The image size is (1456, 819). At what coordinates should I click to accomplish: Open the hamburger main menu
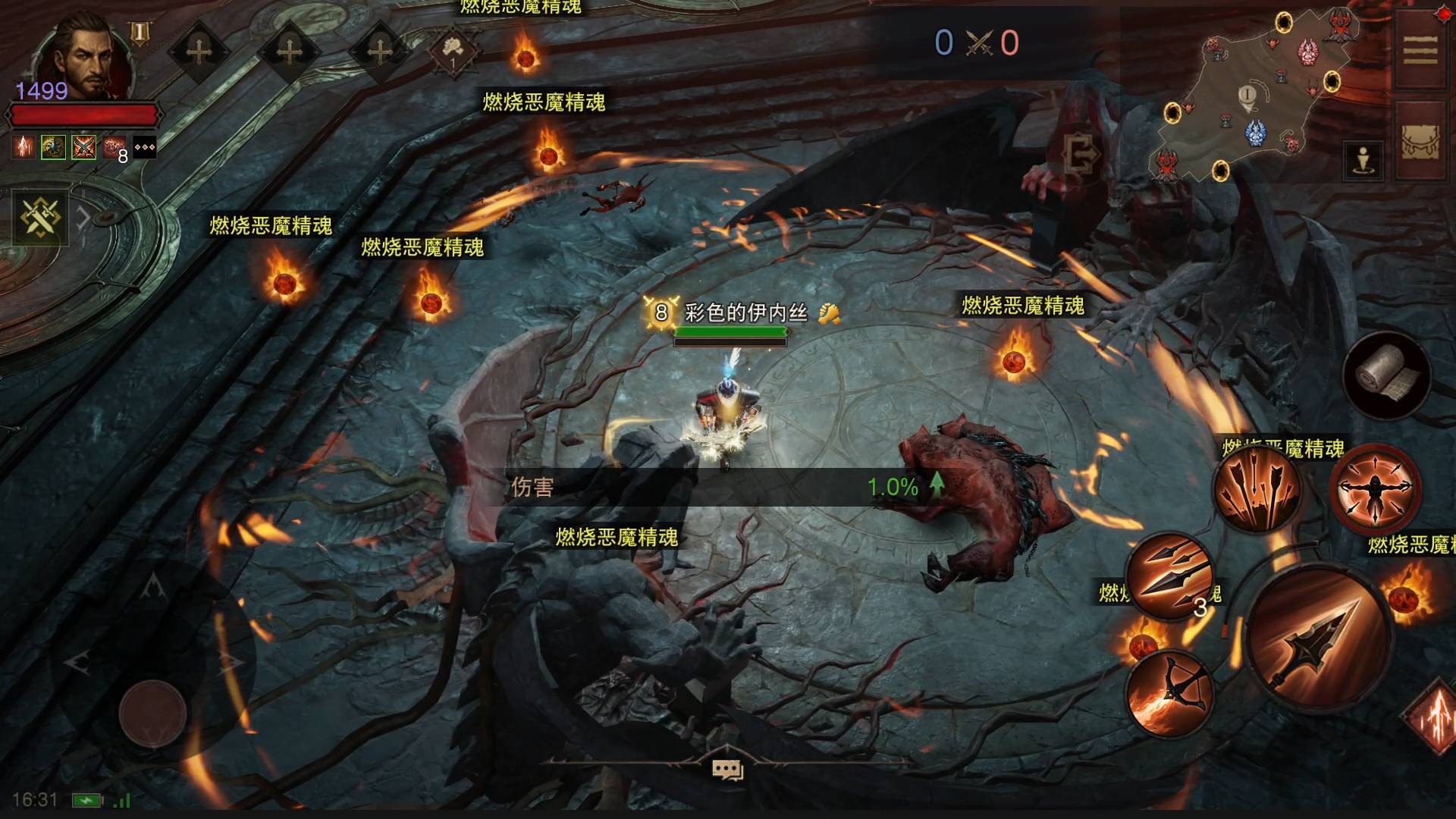pyautogui.click(x=1420, y=52)
